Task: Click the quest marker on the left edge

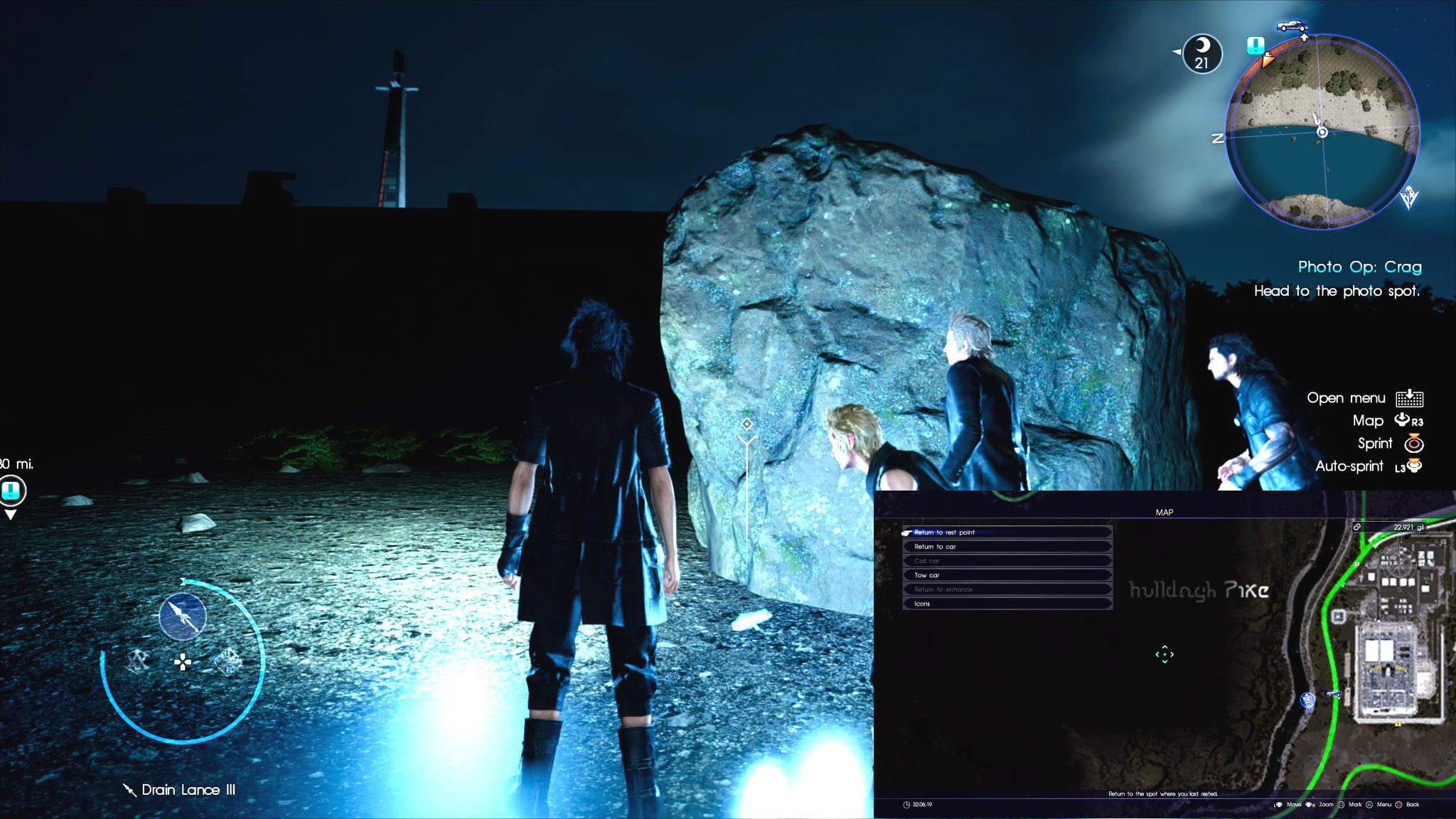Action: [12, 491]
